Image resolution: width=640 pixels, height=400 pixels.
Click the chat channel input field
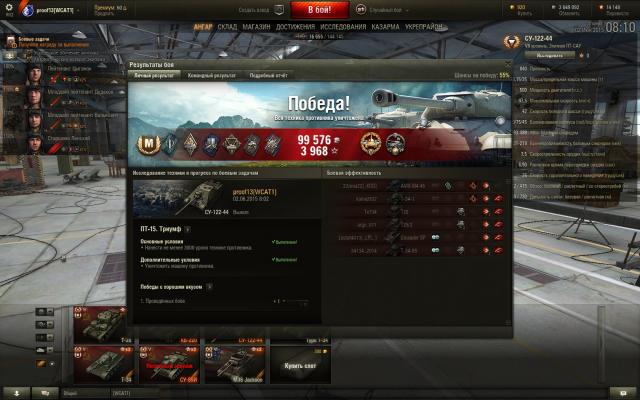(160, 393)
